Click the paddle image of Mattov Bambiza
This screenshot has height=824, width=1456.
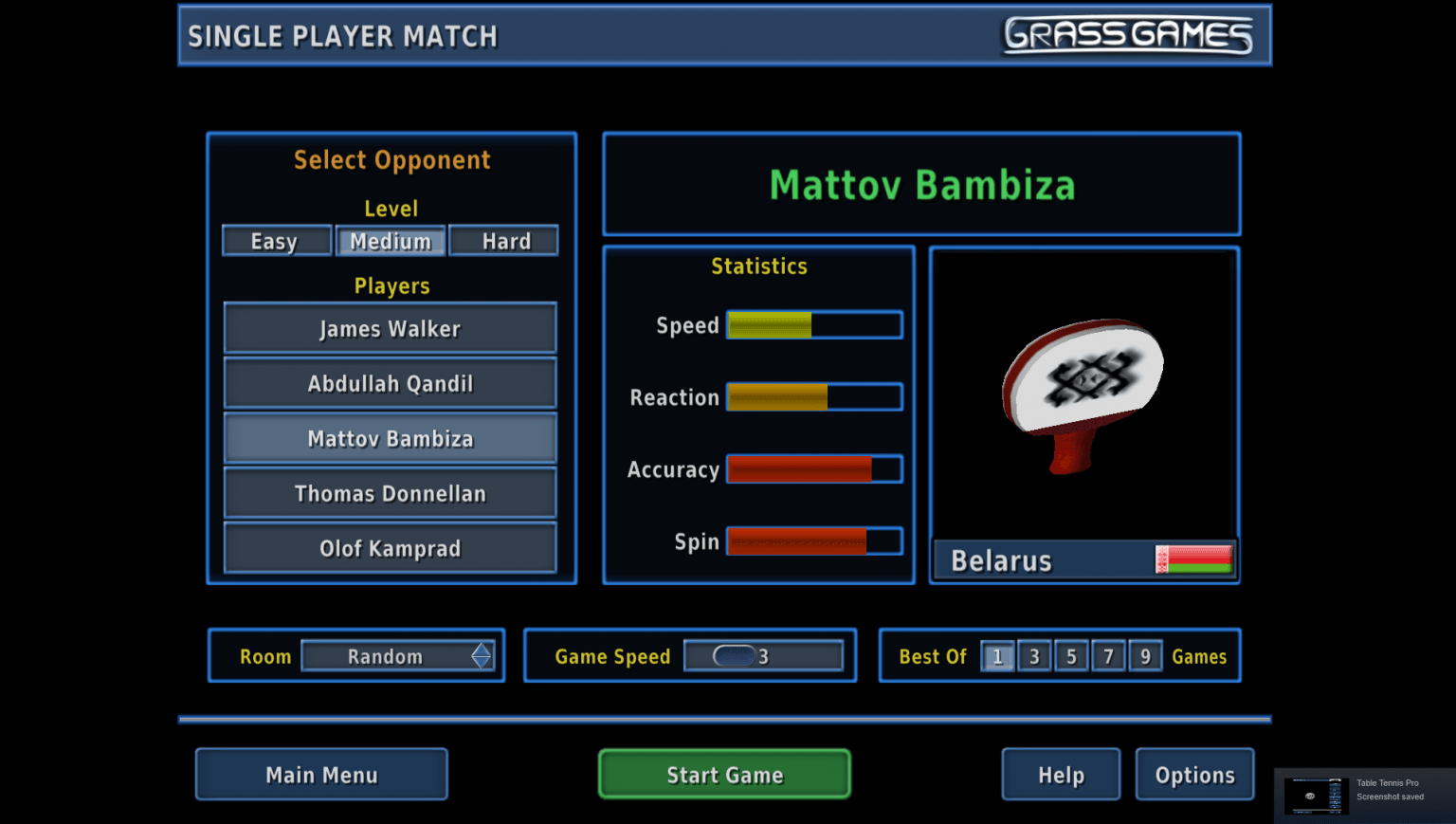(x=1083, y=394)
